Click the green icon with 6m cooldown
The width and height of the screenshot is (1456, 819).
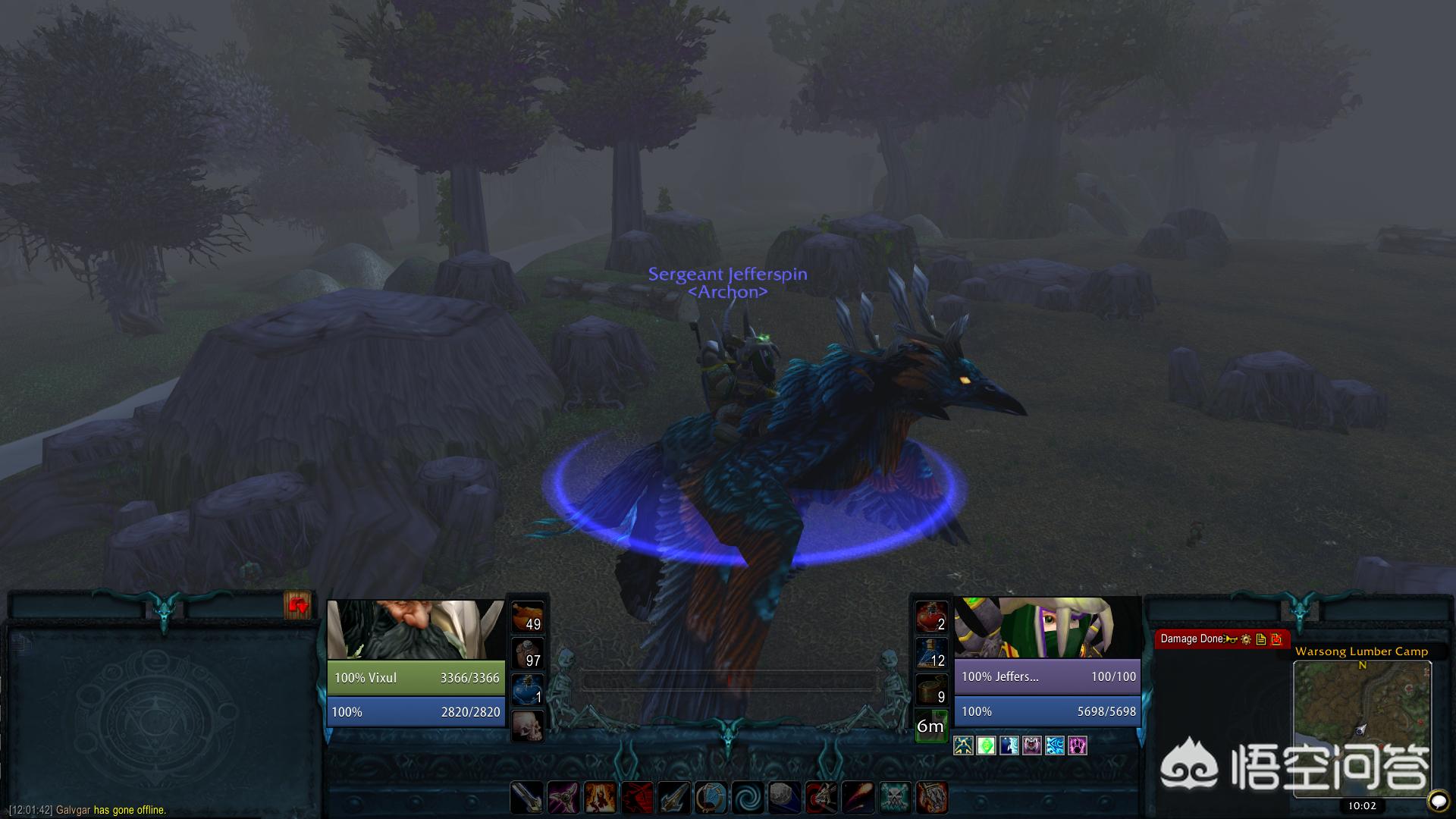(930, 726)
